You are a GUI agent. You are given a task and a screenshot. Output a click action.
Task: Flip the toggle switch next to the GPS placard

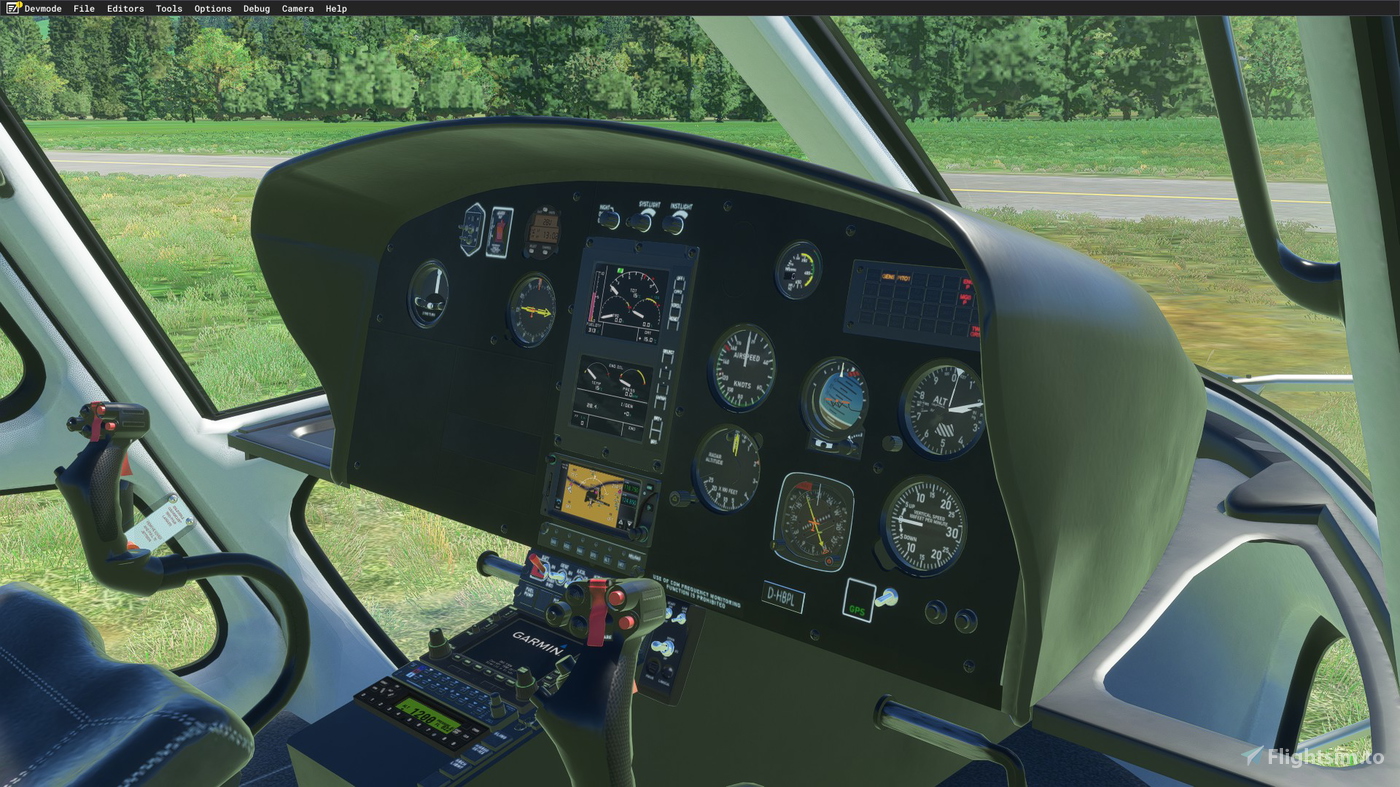coord(888,595)
